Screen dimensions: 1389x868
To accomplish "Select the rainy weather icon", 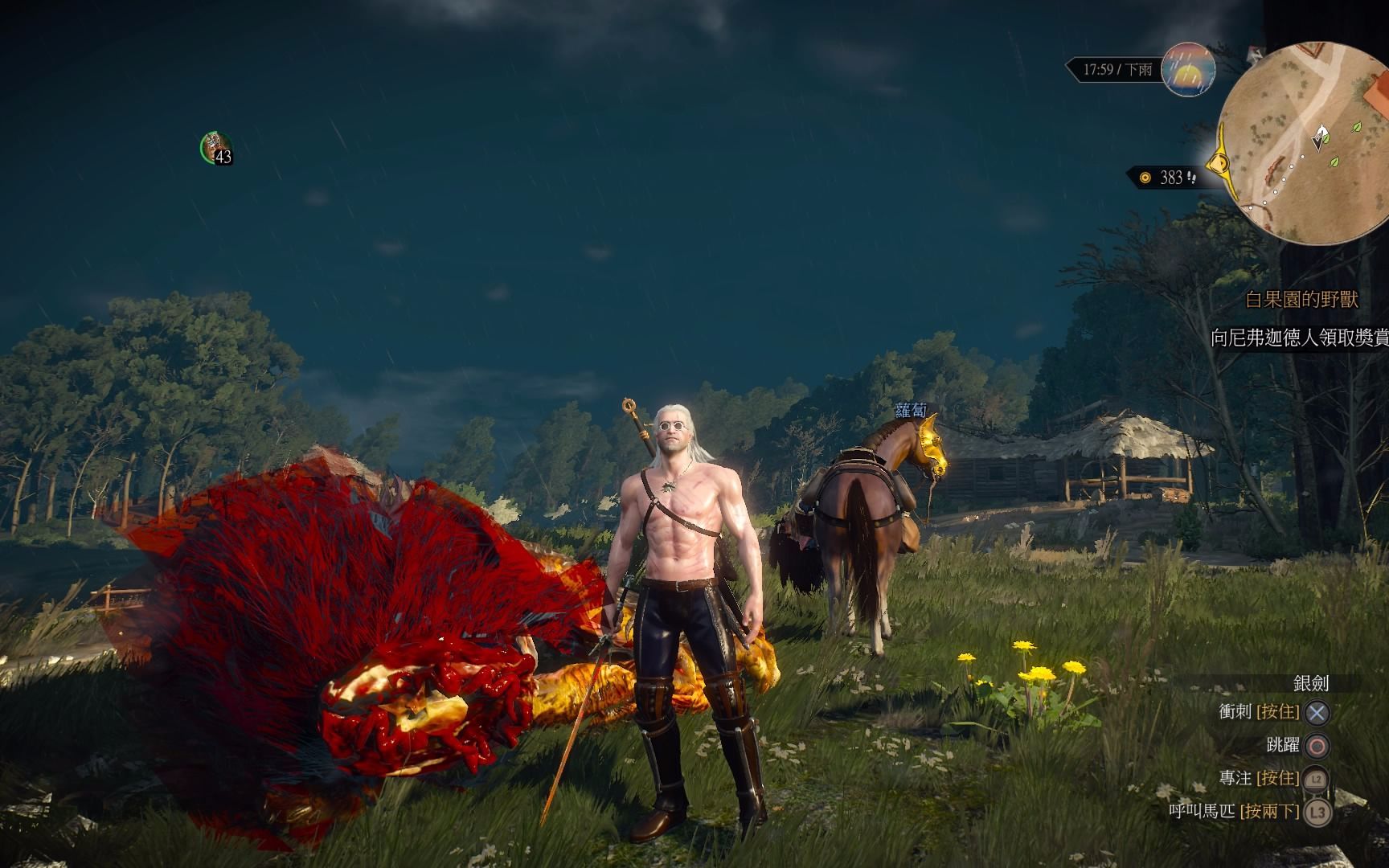I will [1188, 69].
